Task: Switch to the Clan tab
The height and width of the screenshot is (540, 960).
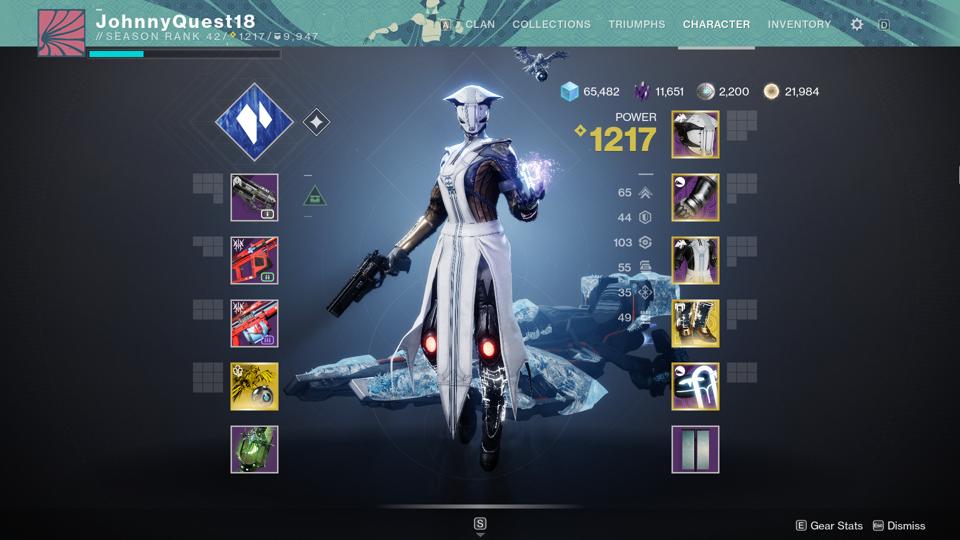Action: (479, 24)
